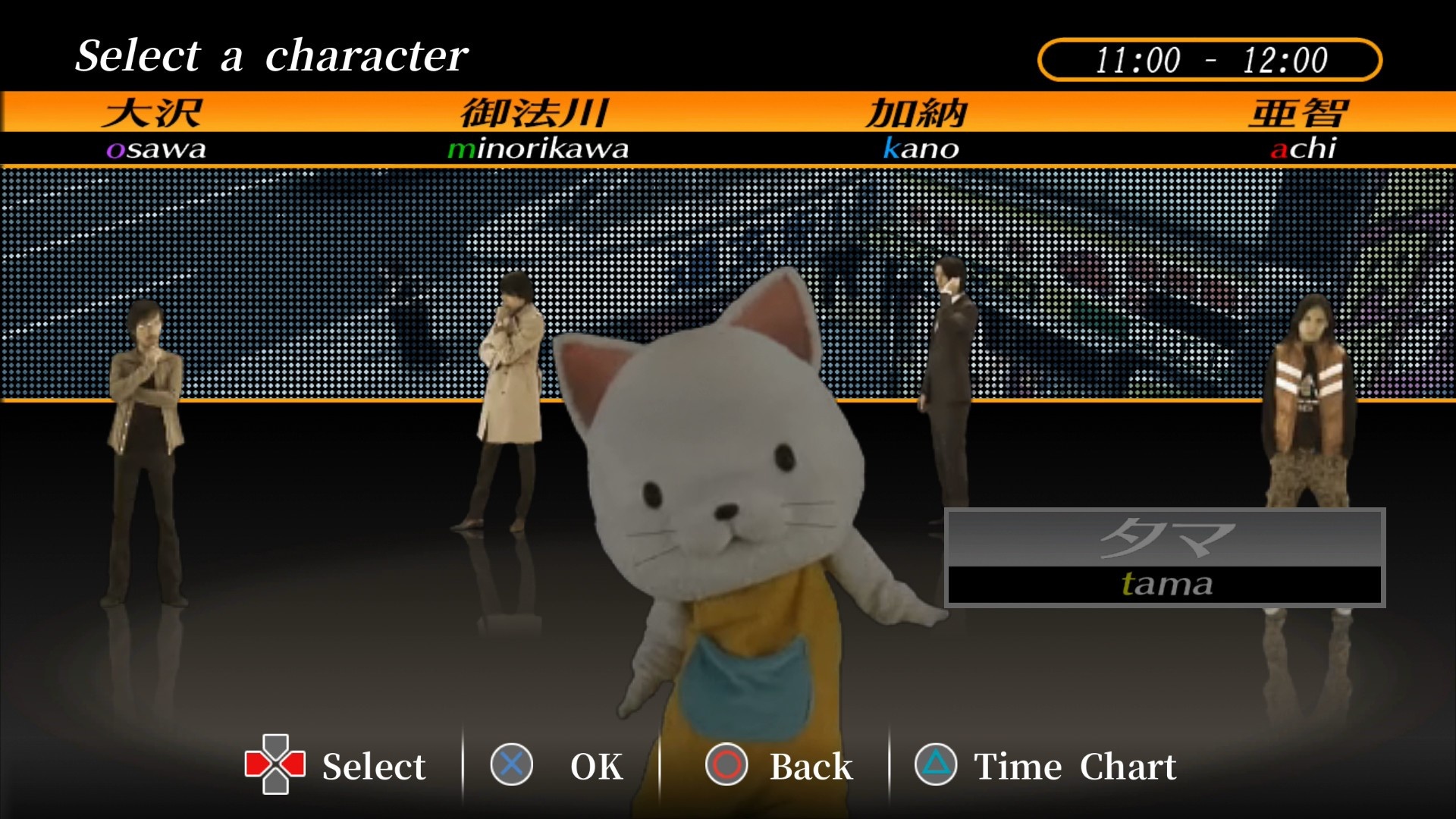This screenshot has height=819, width=1456.
Task: Click the Select a character title text
Action: click(273, 55)
